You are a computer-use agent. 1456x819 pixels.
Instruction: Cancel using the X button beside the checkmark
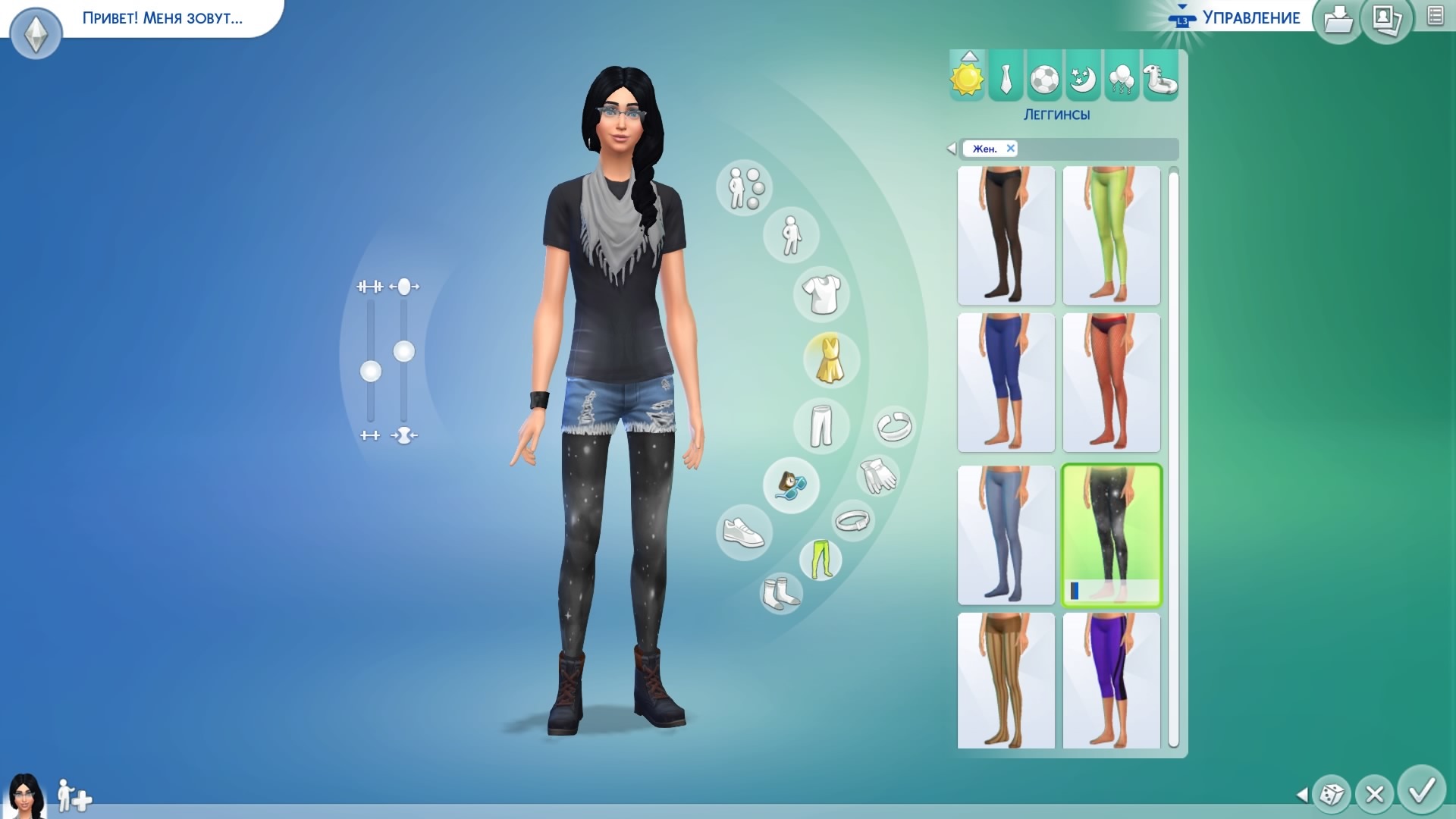click(1374, 794)
